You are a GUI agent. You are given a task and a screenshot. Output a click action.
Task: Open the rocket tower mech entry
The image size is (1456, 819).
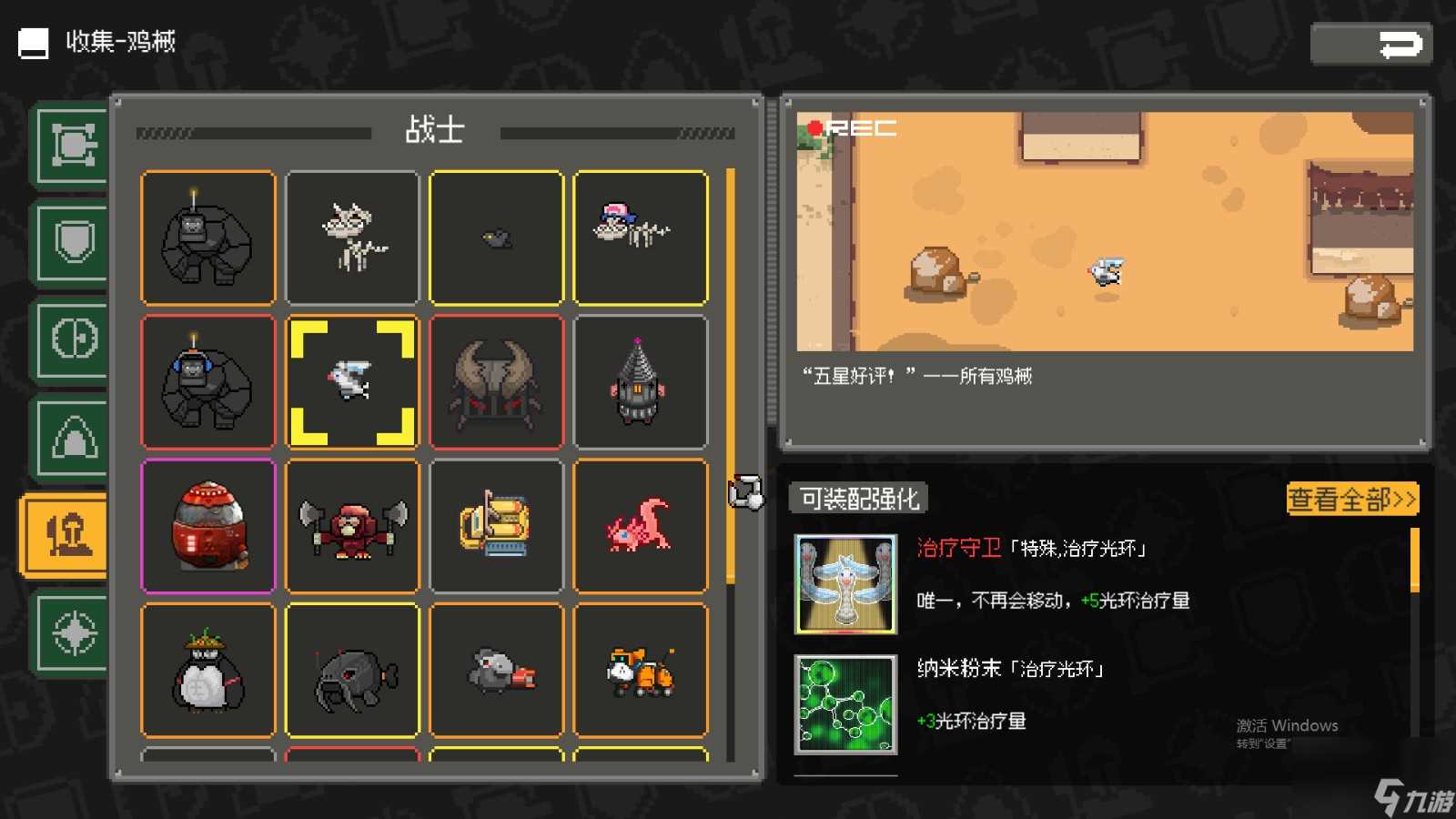tap(641, 380)
